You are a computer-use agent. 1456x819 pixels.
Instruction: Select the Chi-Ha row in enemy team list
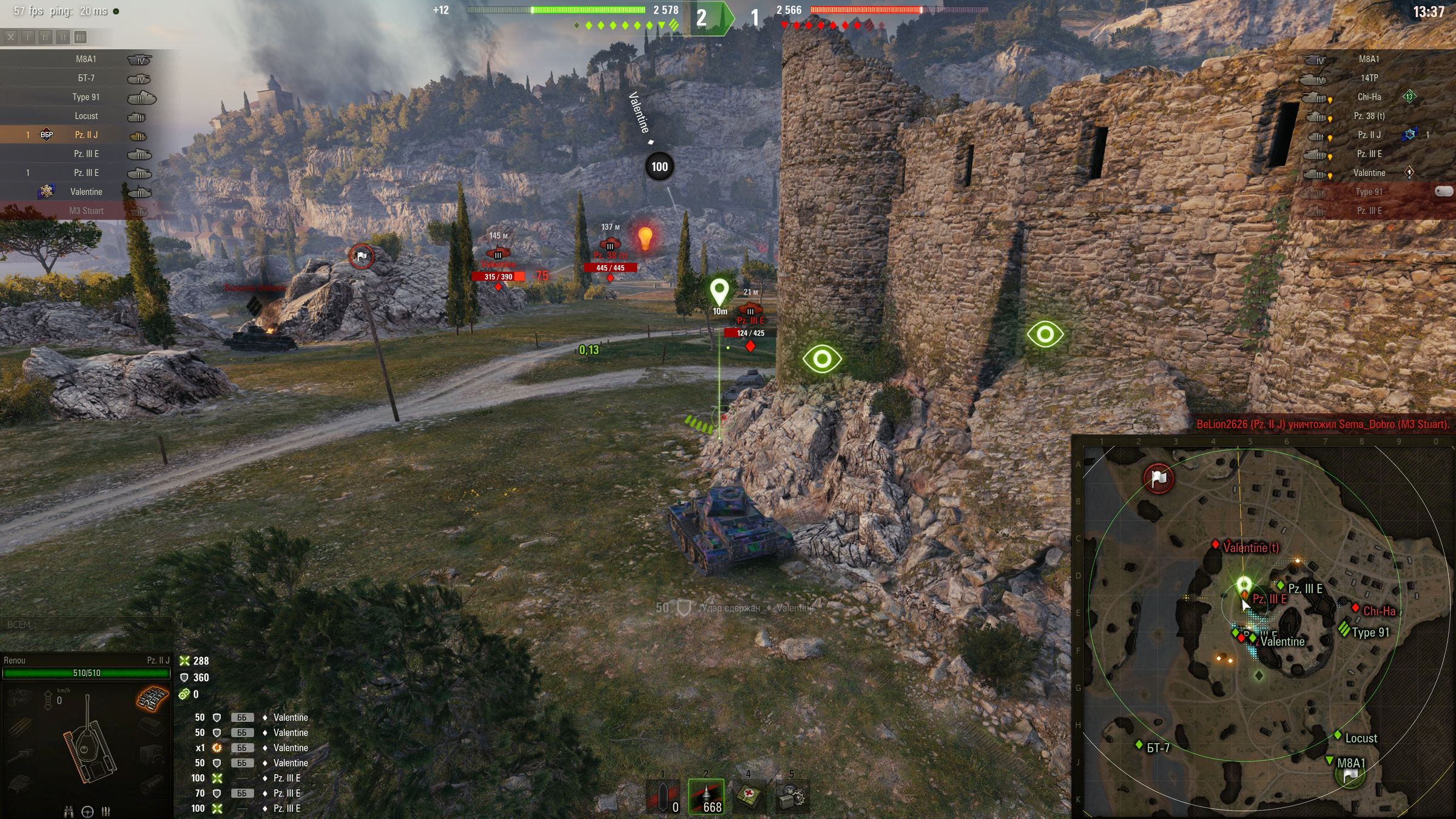tap(1369, 97)
